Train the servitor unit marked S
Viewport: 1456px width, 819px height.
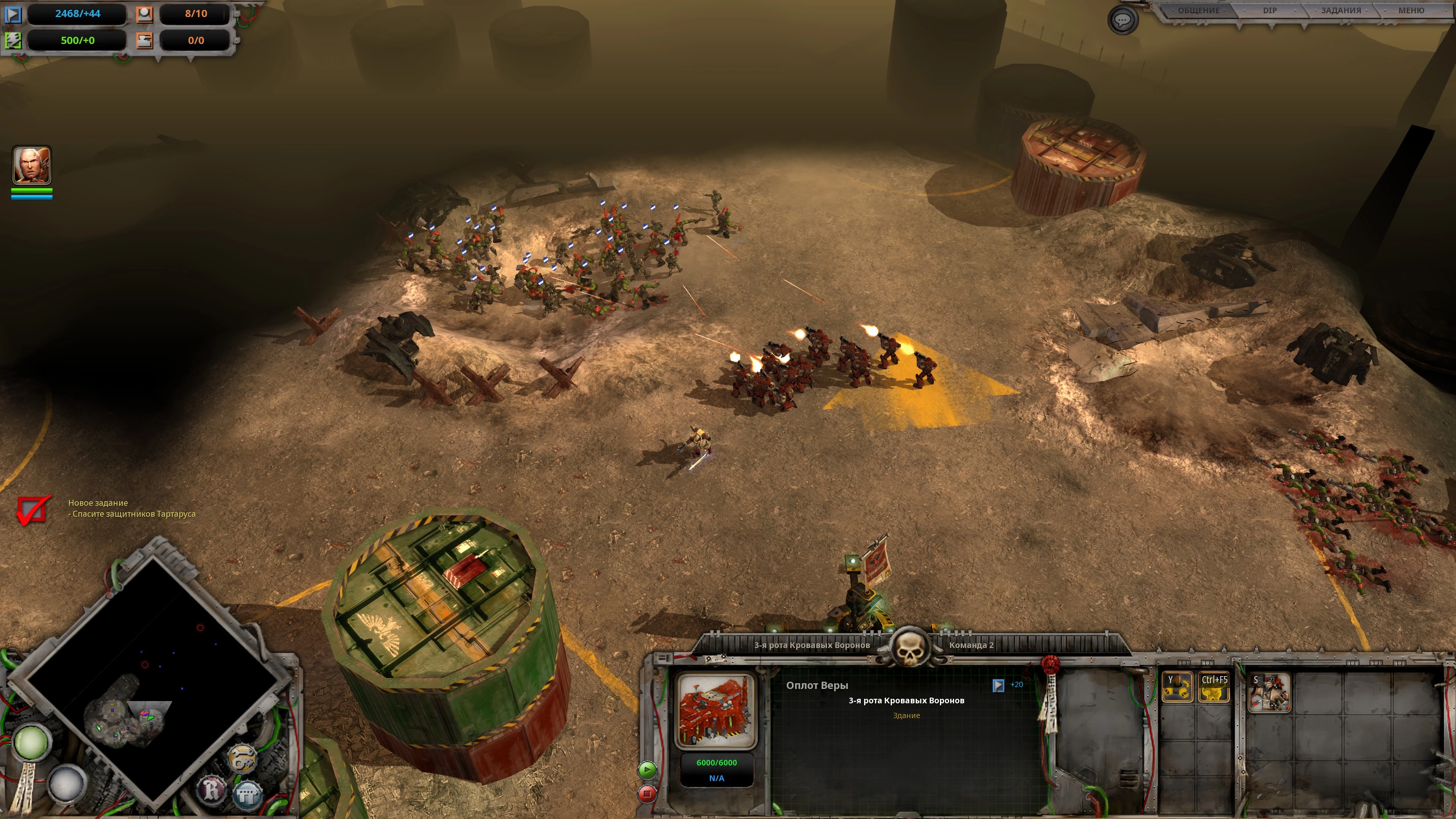click(1269, 692)
